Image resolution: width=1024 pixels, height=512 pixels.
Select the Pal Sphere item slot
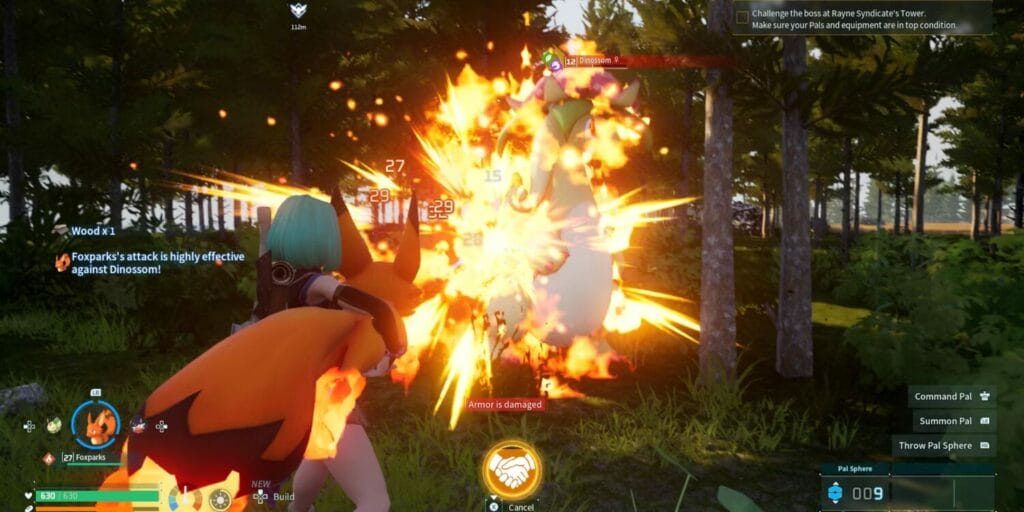pyautogui.click(x=857, y=493)
